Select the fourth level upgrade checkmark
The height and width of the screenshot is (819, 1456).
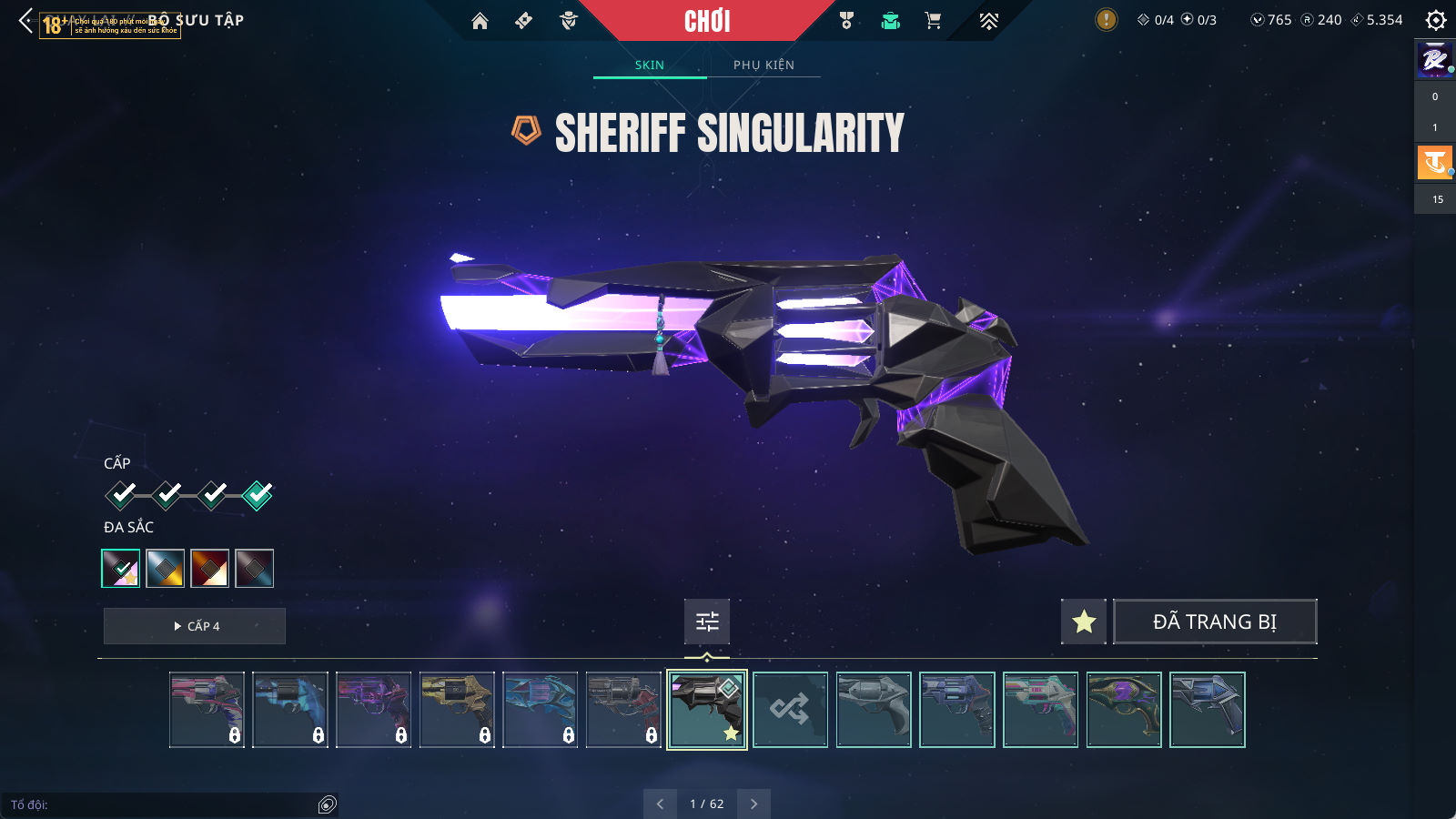258,495
